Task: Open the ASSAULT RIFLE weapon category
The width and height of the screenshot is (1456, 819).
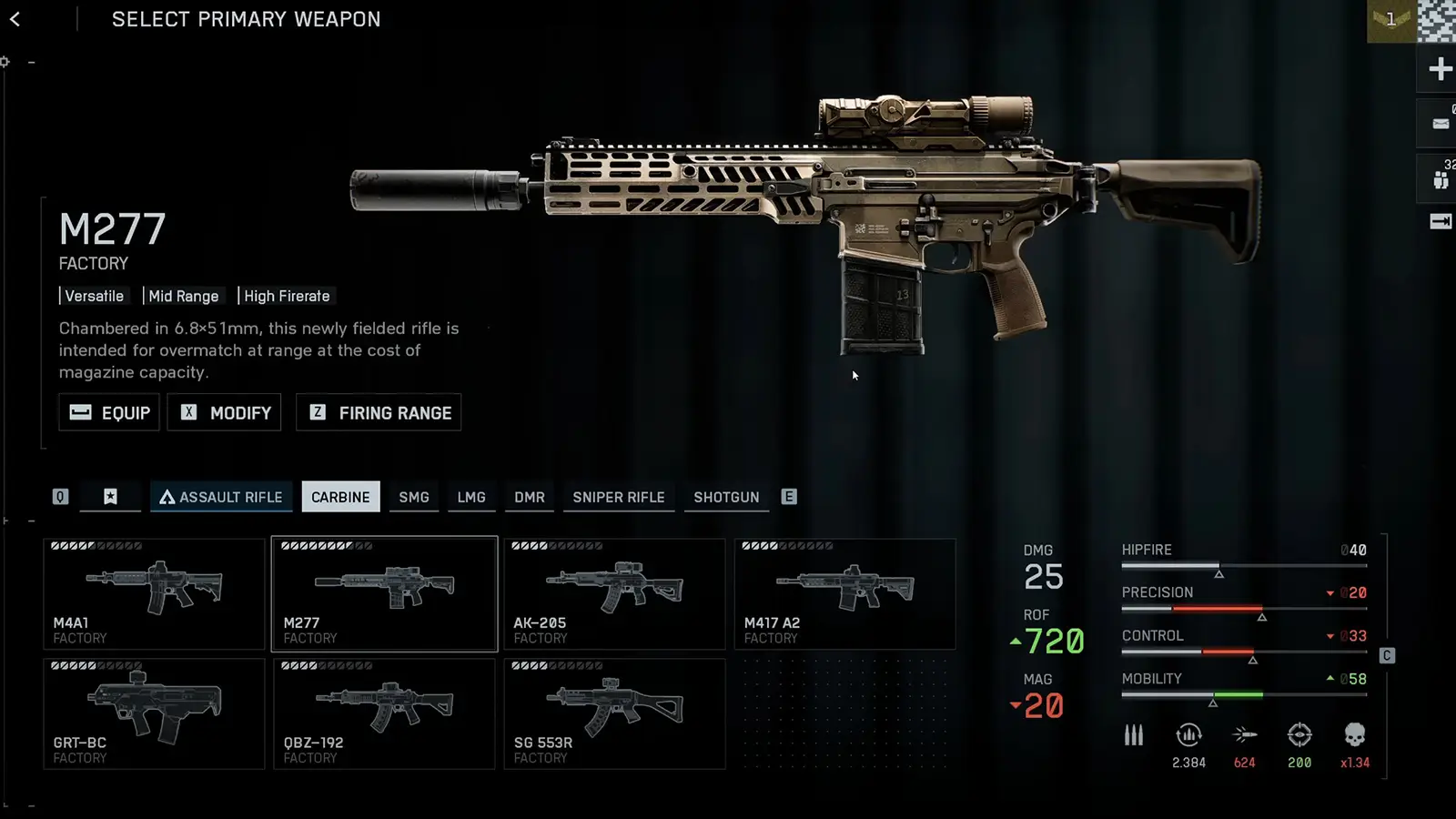Action: [x=221, y=497]
